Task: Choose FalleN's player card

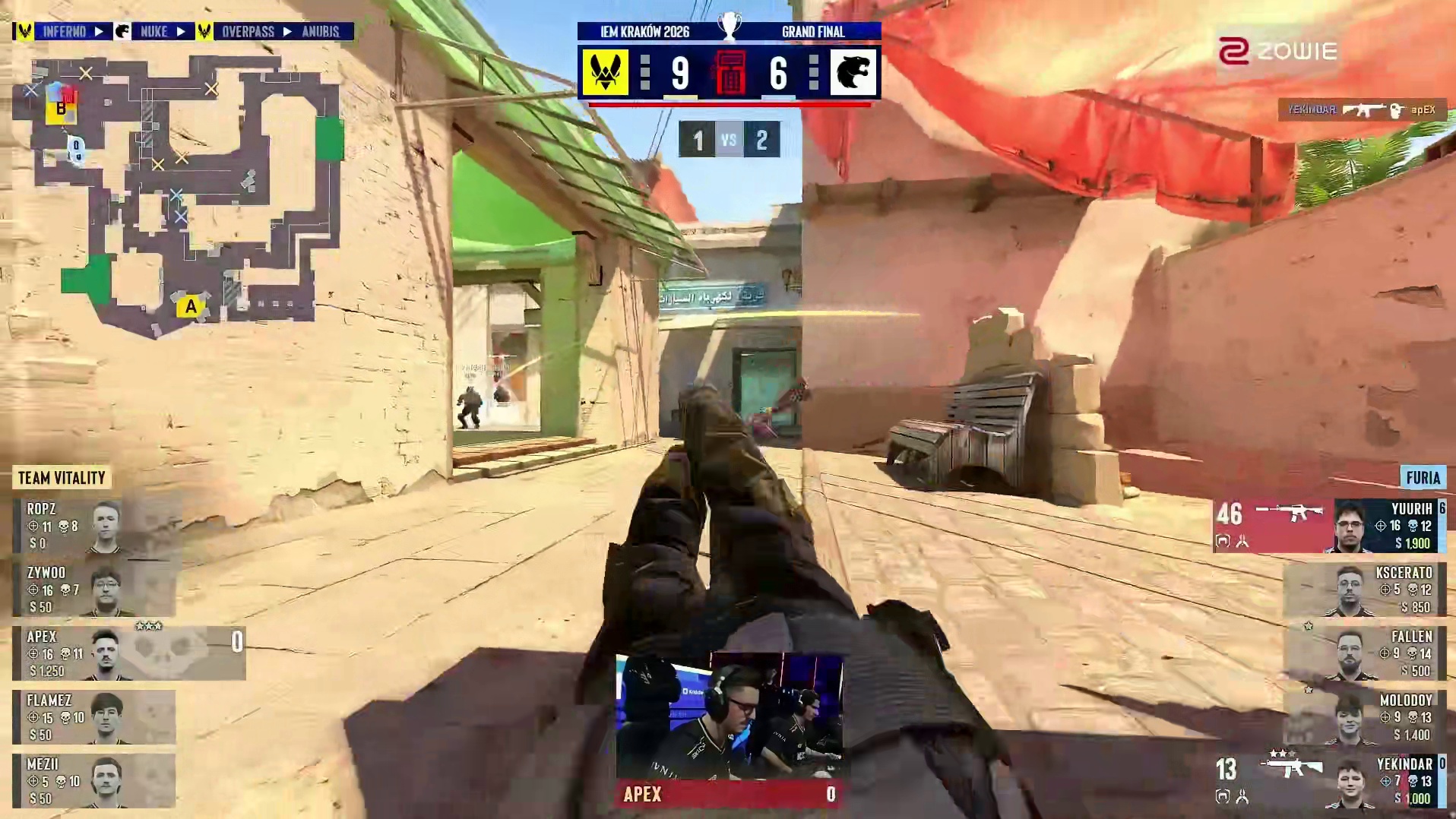Action: (x=1364, y=653)
